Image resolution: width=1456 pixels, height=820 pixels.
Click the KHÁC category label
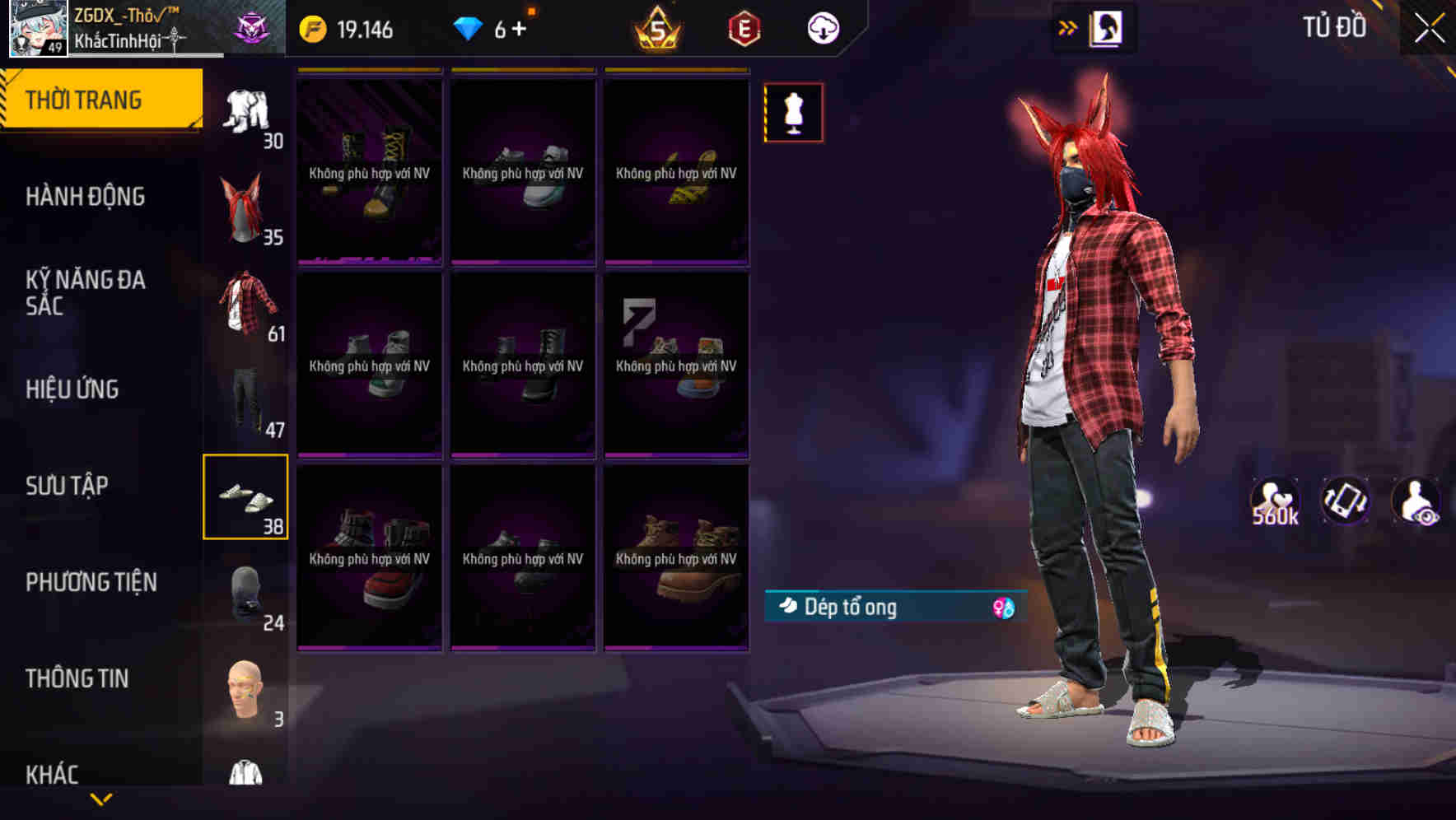point(54,774)
